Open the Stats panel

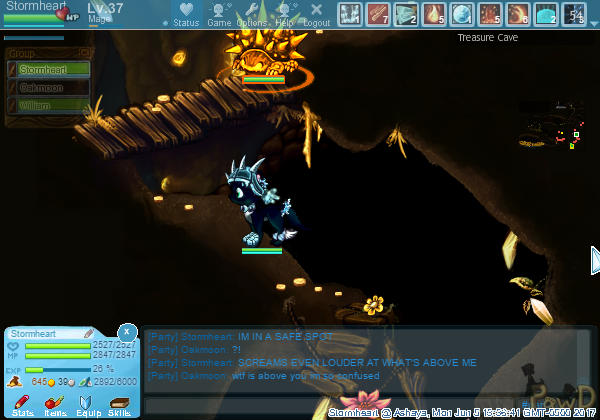[23, 404]
